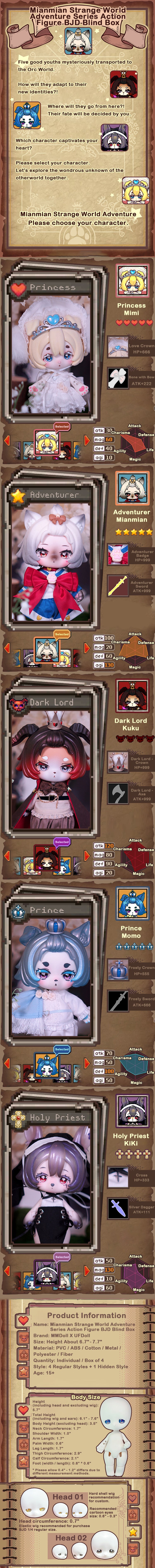Open the Adventurer Badge item slot
The height and width of the screenshot is (1568, 155).
(x=117, y=554)
